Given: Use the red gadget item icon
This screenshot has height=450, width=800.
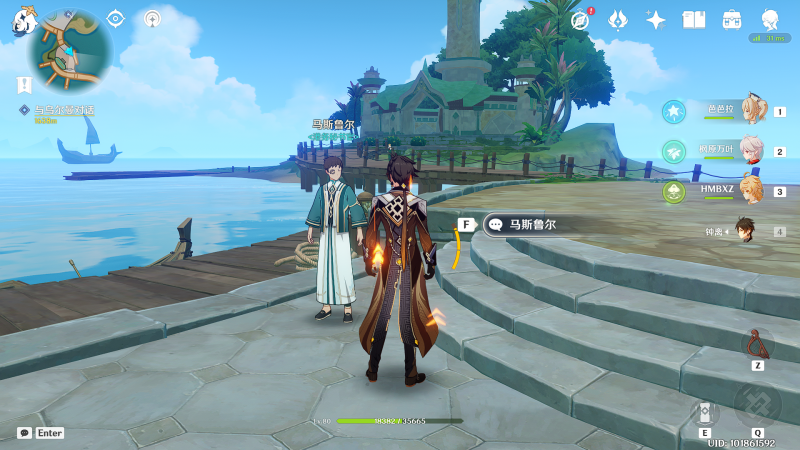Looking at the screenshot, I should pyautogui.click(x=757, y=345).
